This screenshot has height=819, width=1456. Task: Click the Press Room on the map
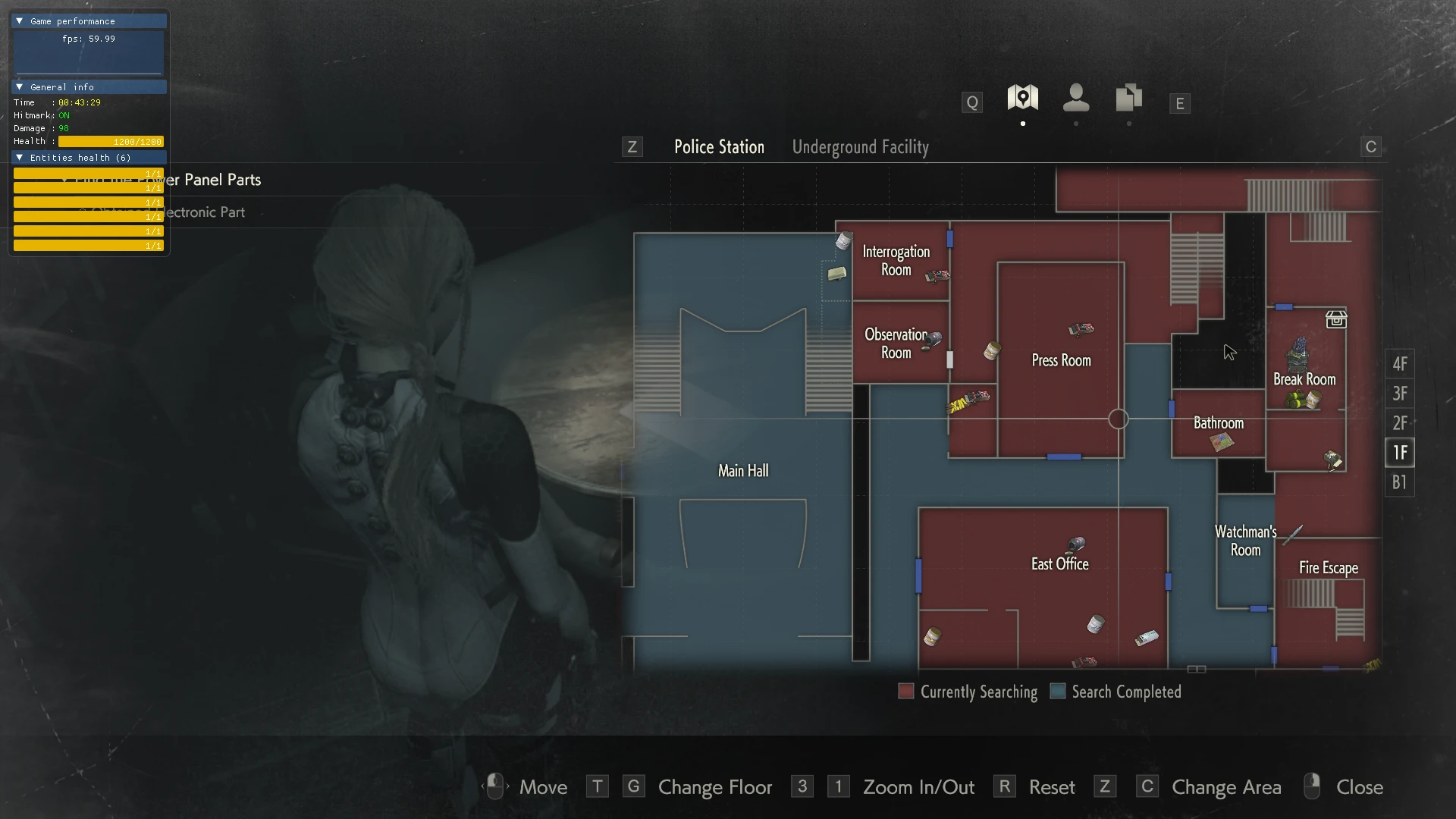click(x=1060, y=361)
